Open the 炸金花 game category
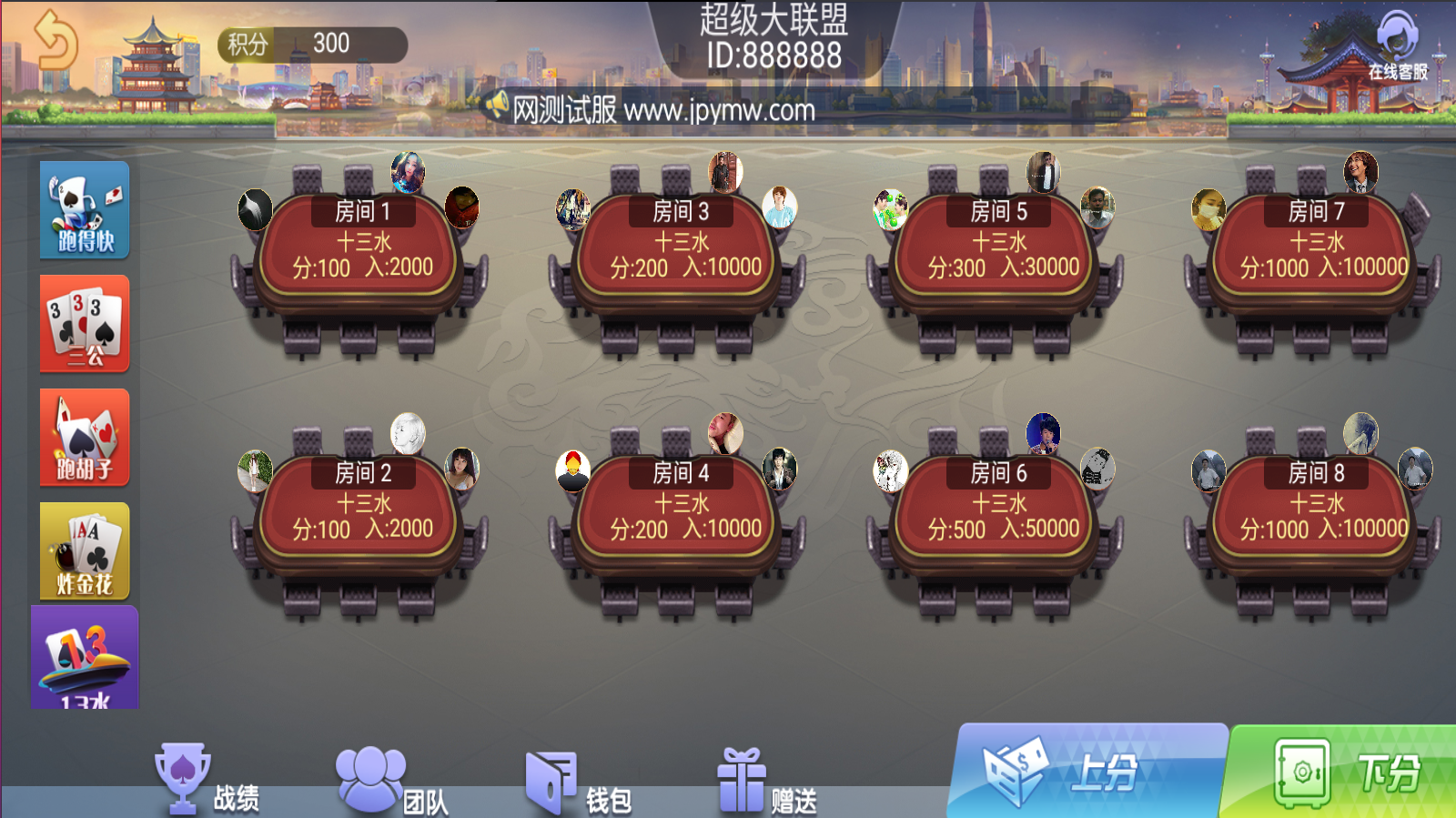Viewport: 1456px width, 818px height. (85, 551)
